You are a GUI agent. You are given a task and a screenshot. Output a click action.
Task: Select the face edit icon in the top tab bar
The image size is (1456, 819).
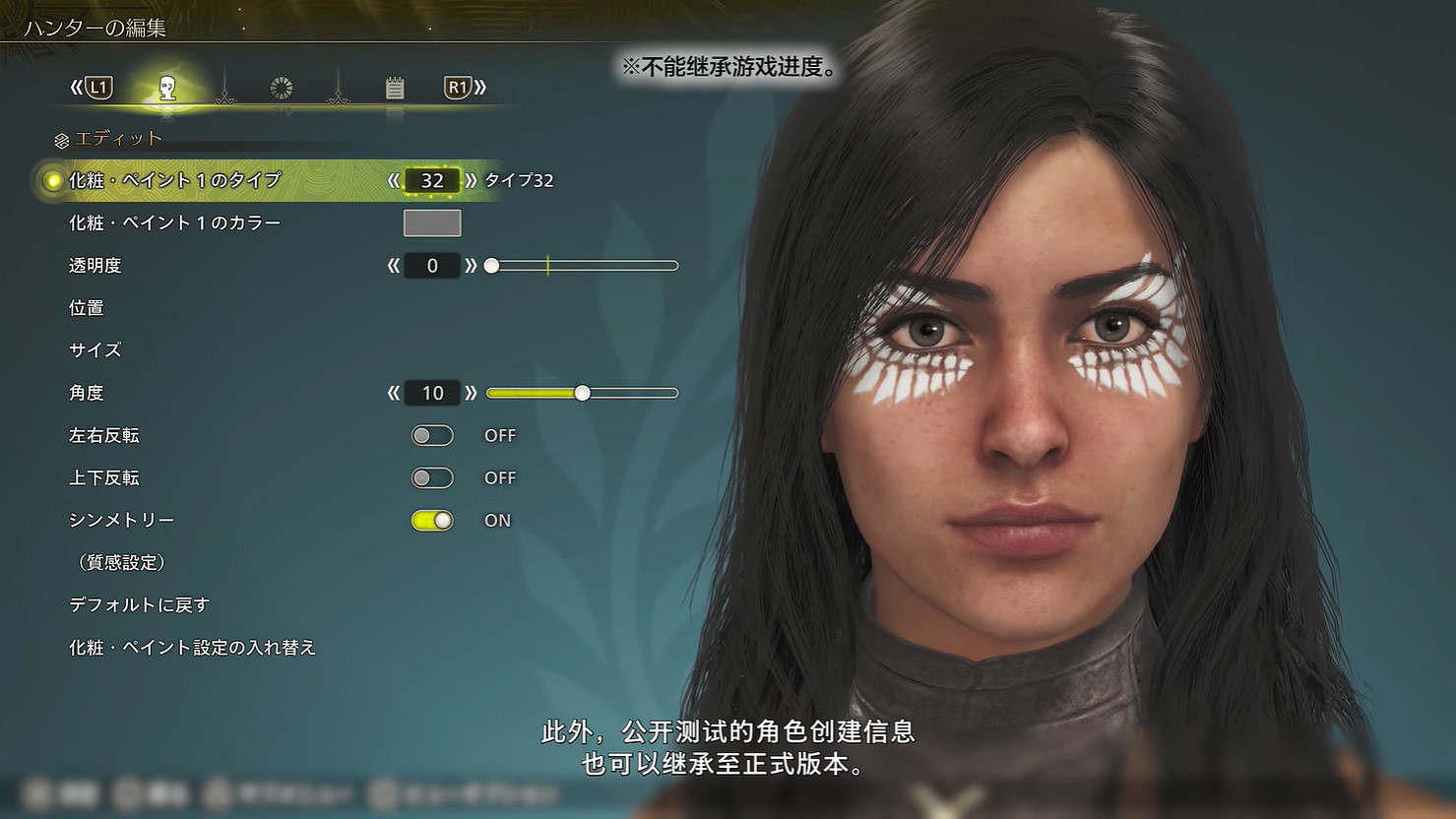tap(165, 88)
